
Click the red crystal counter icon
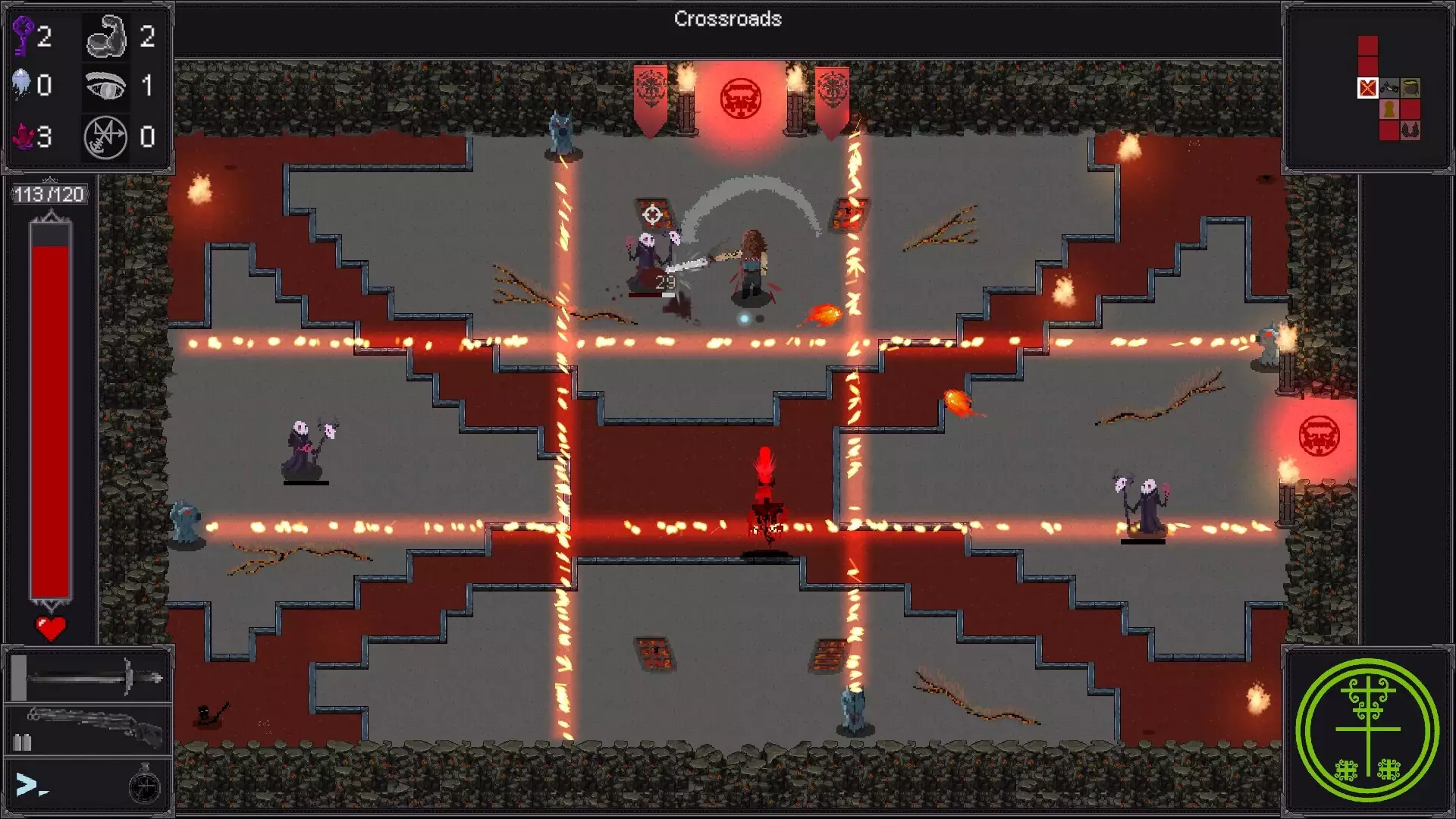tap(23, 136)
